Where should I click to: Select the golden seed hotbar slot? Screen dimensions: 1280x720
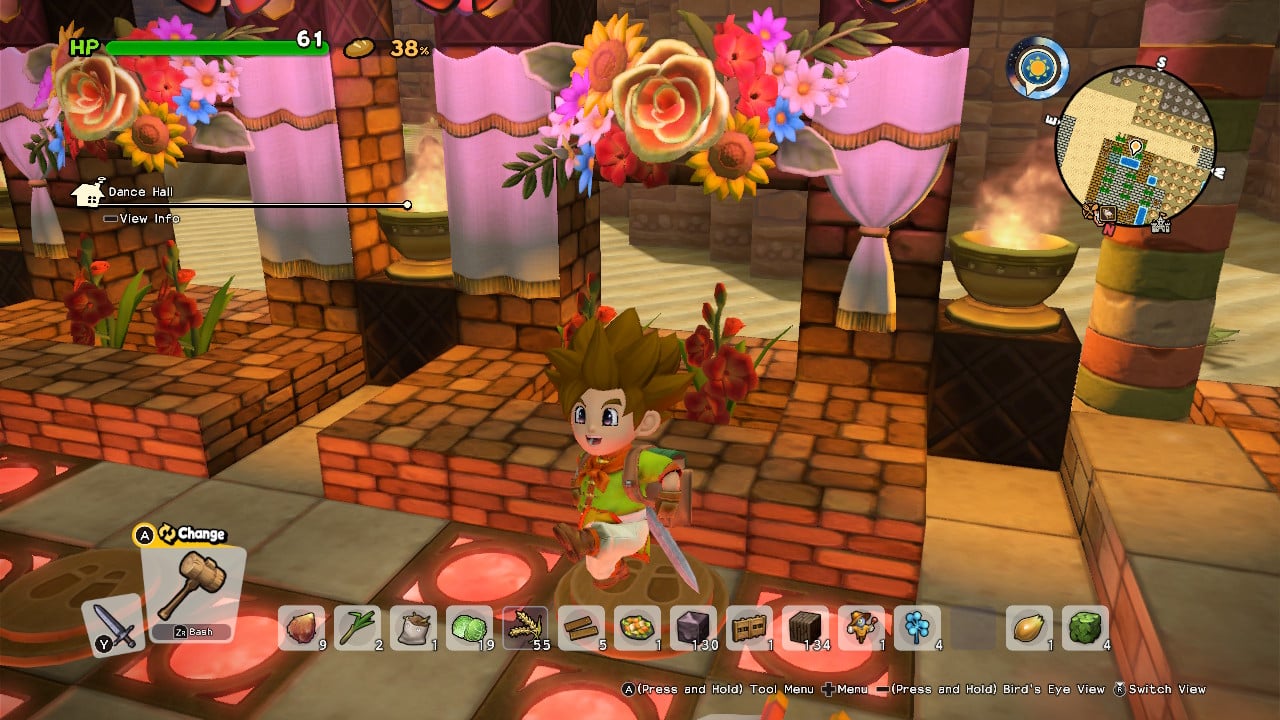tap(1029, 628)
